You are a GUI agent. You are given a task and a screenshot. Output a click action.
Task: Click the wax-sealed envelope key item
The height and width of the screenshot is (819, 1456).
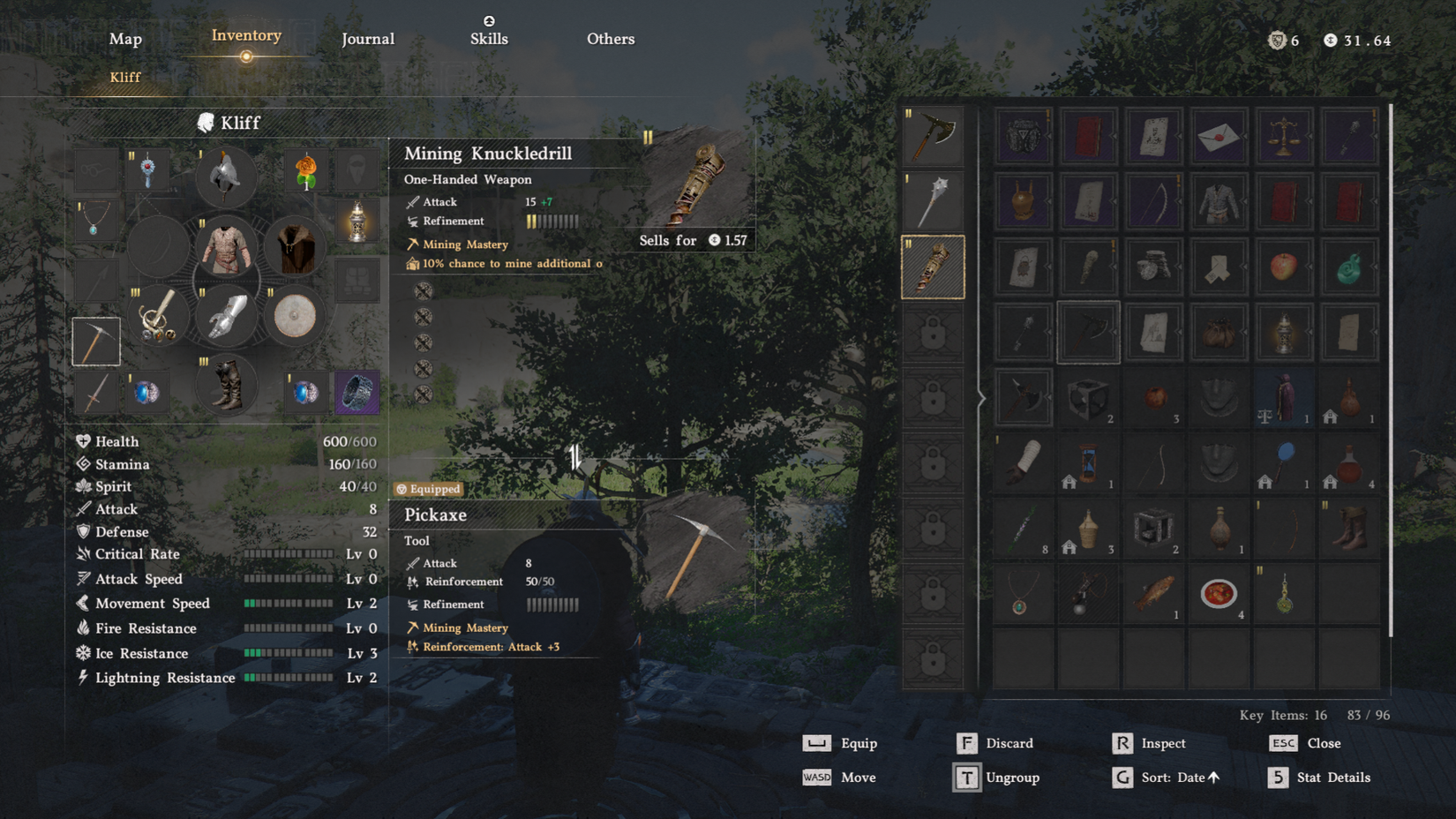point(1219,135)
